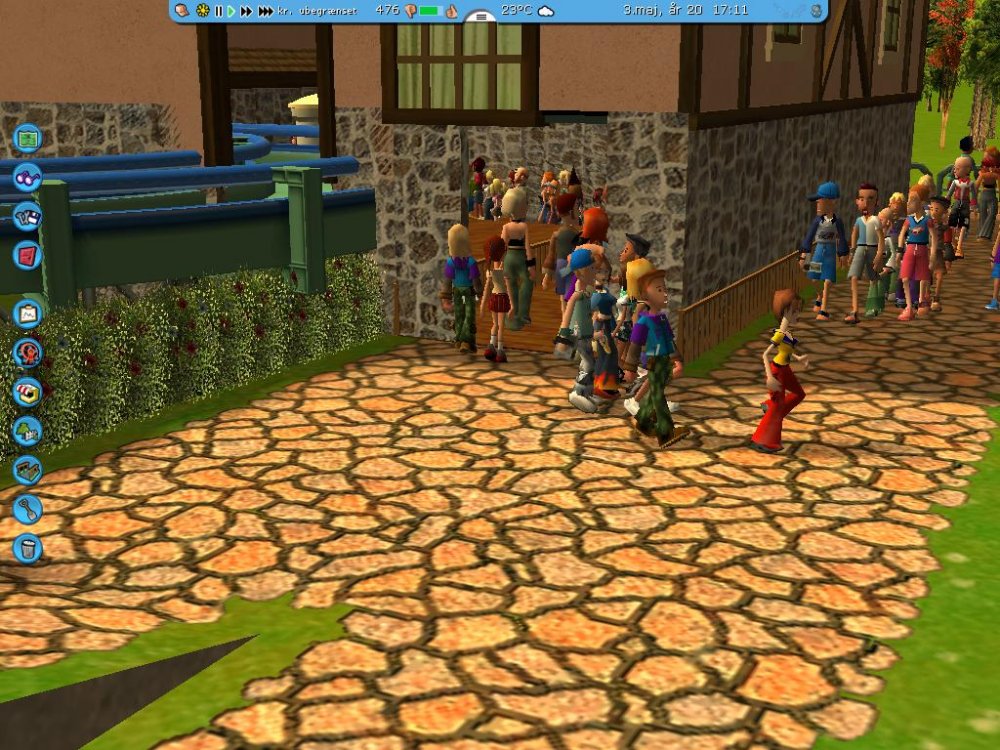This screenshot has width=1000, height=750.
Task: Set game speed to double fast-forward
Action: pyautogui.click(x=246, y=11)
